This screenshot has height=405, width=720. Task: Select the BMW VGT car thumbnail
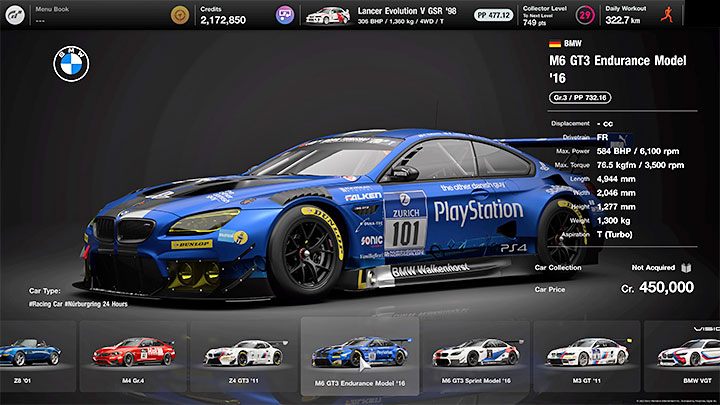(690, 355)
